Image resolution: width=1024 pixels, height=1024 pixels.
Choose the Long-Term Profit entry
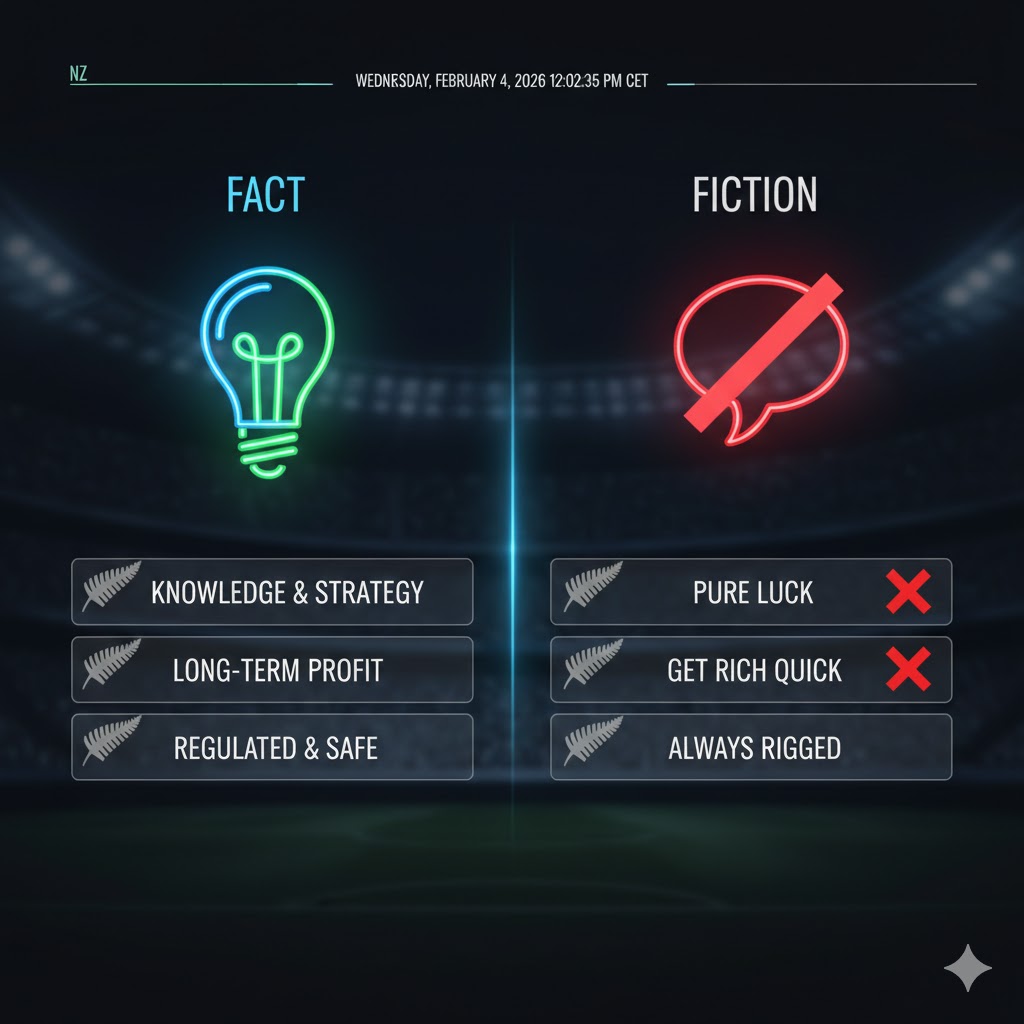[272, 670]
